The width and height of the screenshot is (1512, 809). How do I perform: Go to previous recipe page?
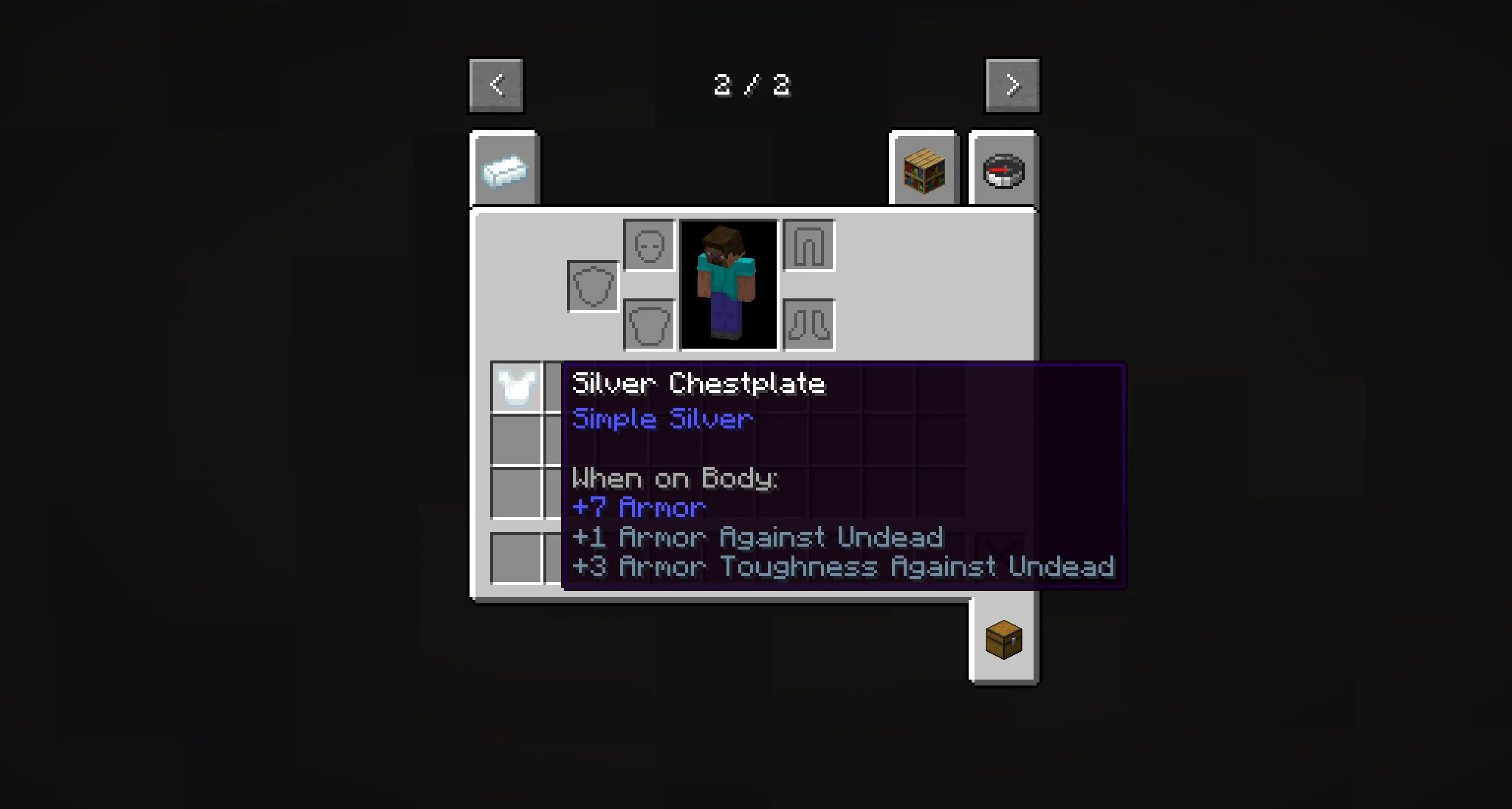tap(496, 85)
